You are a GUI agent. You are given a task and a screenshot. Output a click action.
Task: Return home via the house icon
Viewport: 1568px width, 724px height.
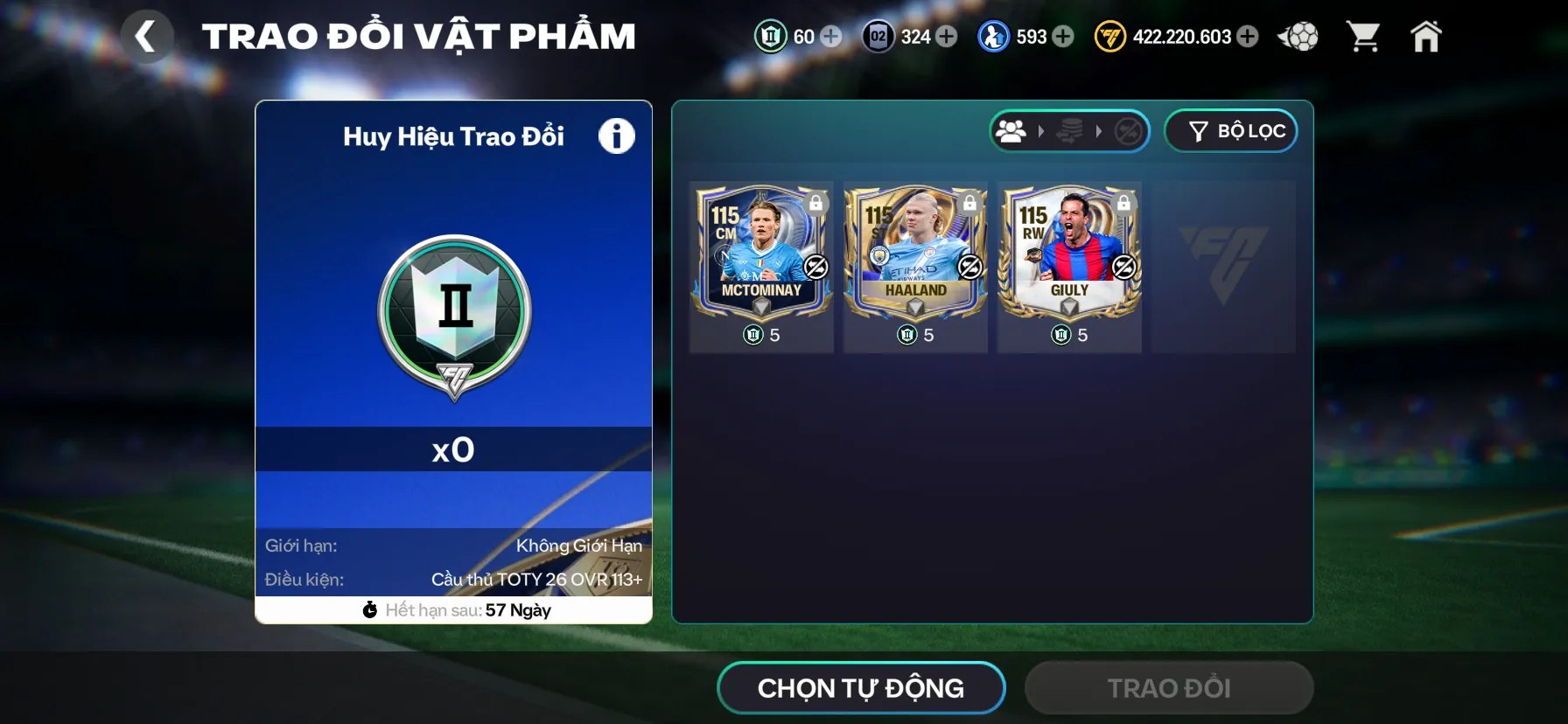(x=1426, y=37)
